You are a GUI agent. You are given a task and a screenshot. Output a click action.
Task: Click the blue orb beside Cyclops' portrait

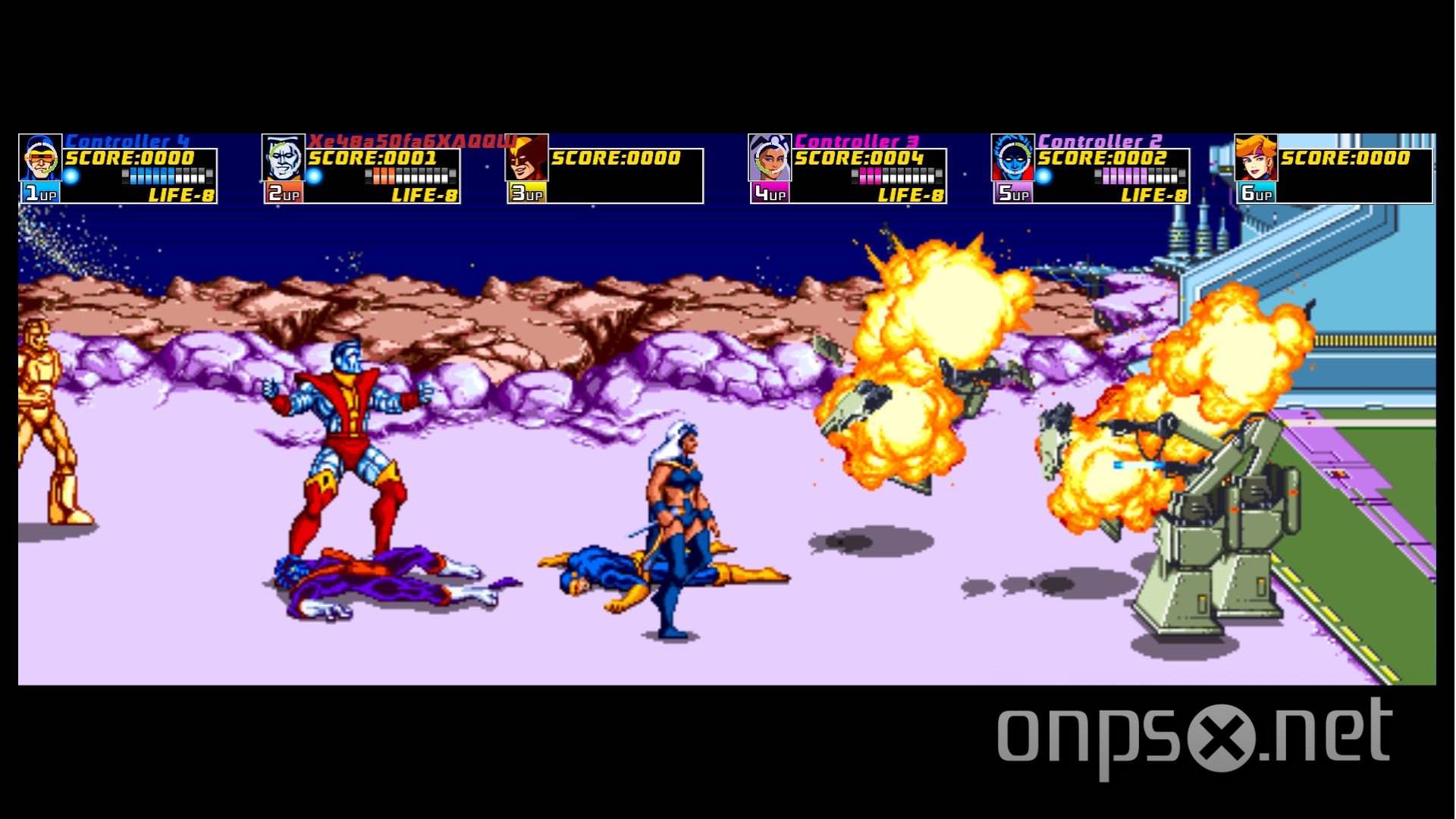72,174
